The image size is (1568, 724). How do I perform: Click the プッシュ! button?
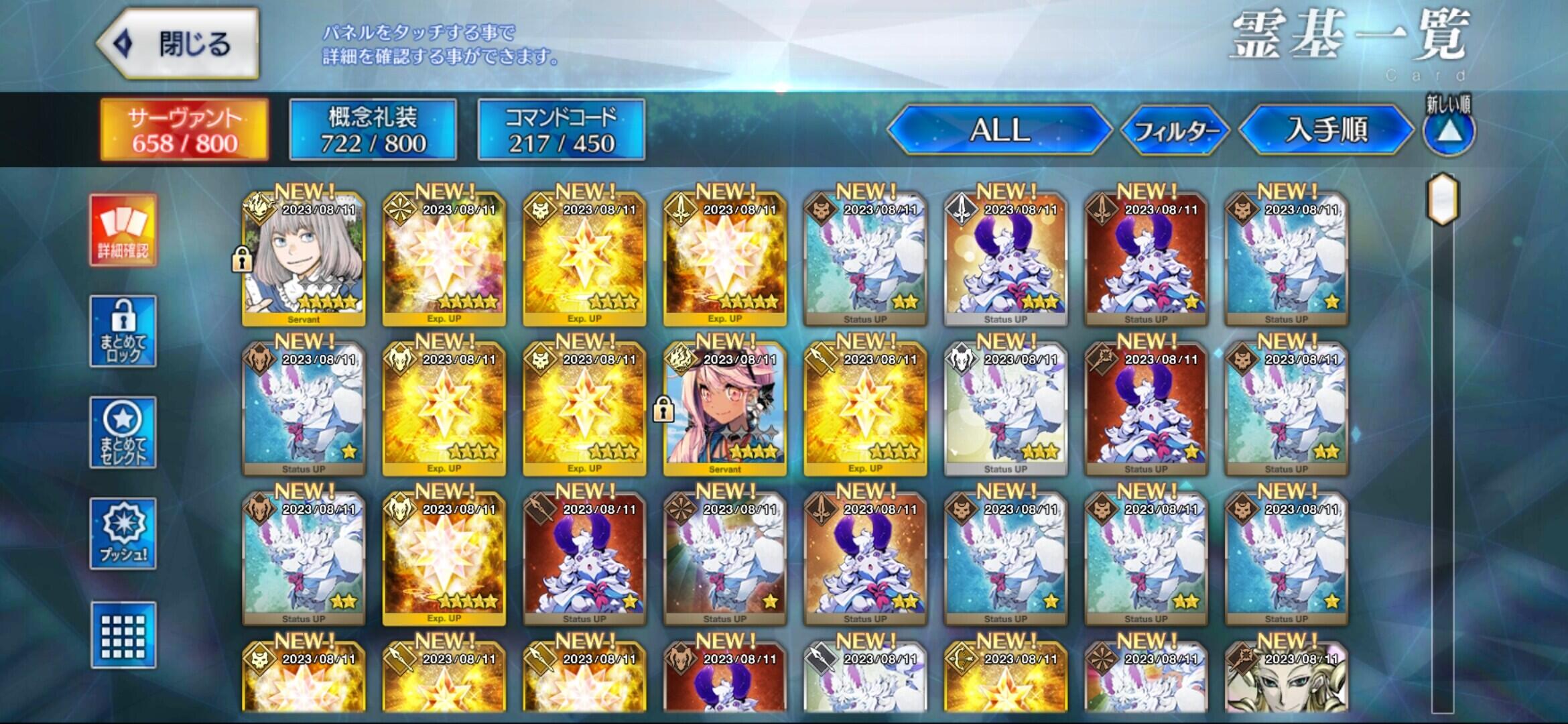tap(123, 534)
